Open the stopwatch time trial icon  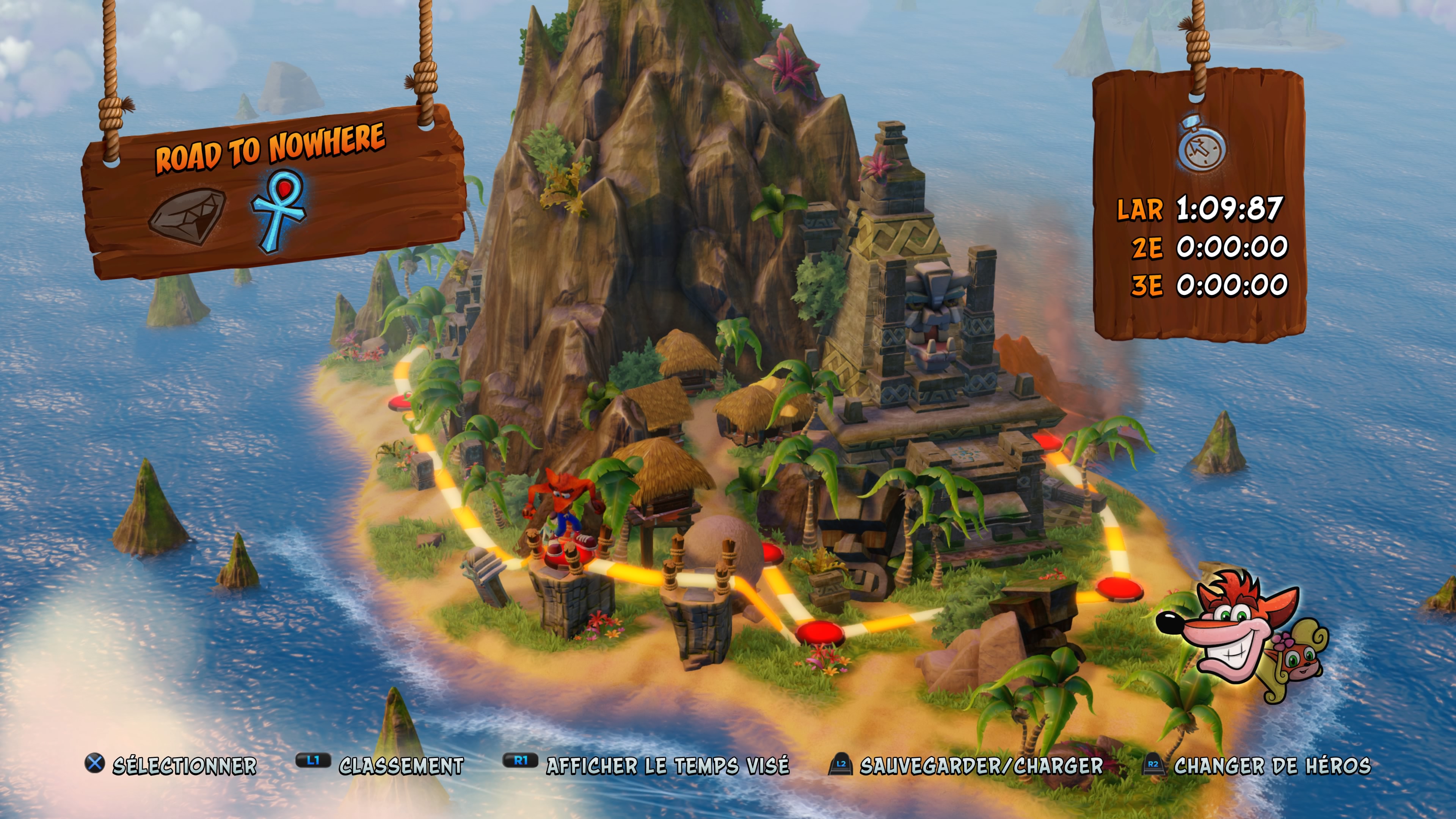1202,144
